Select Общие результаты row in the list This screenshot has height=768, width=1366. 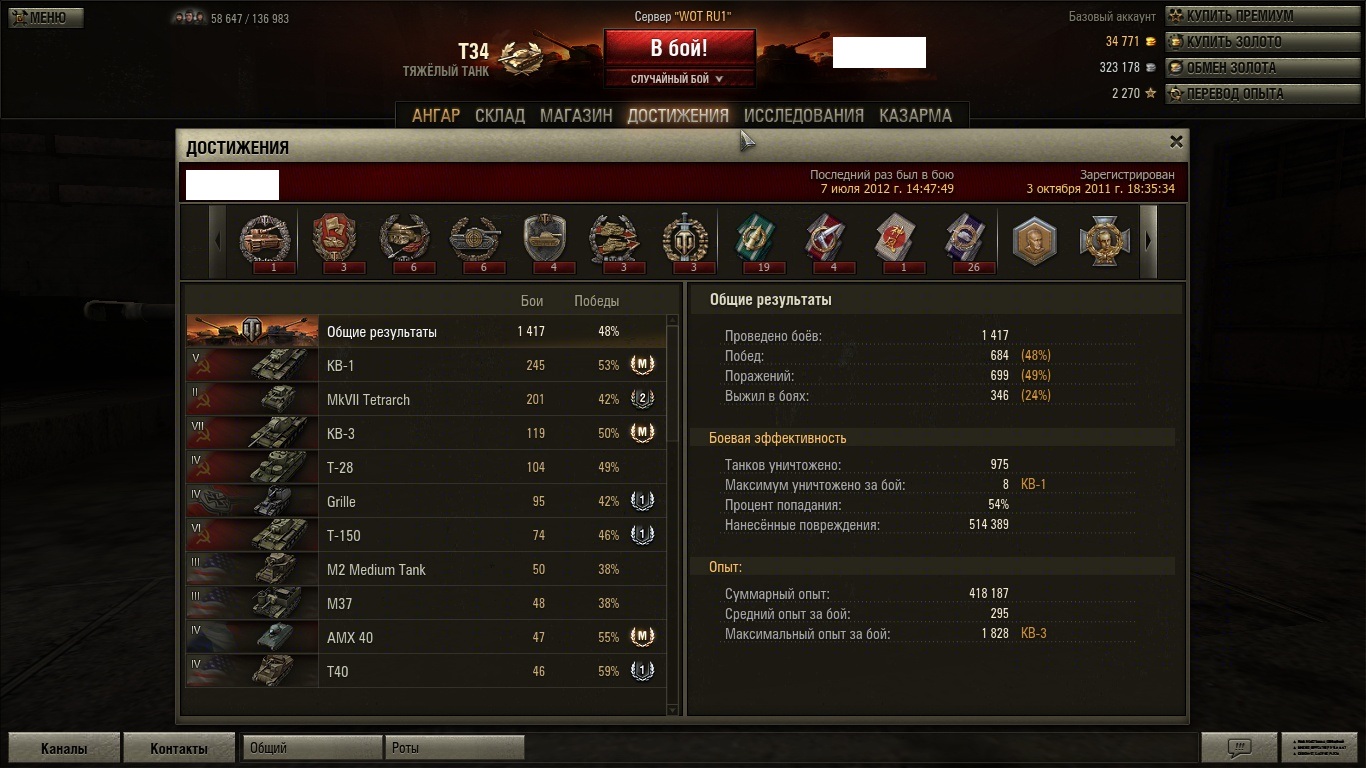pos(425,332)
